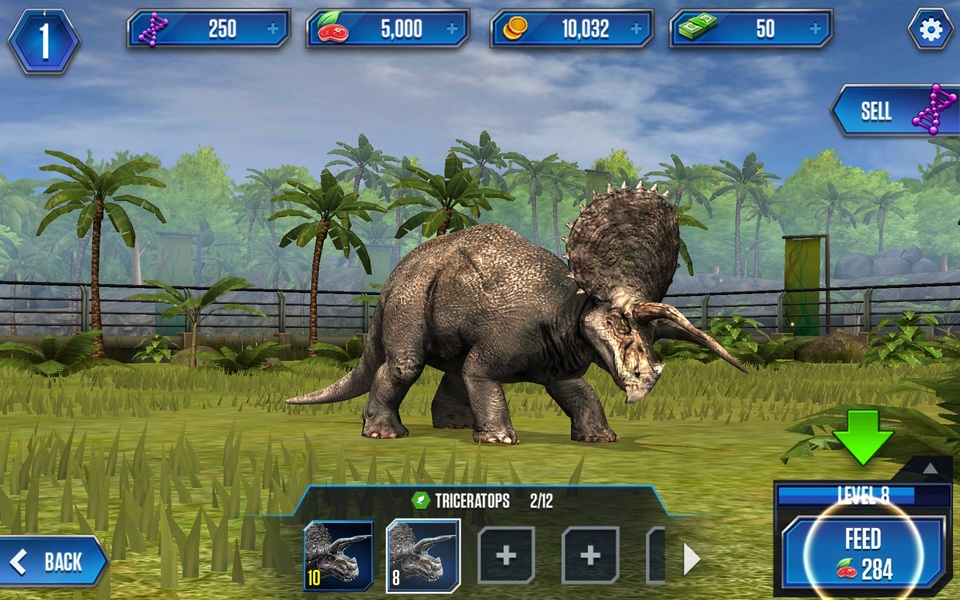This screenshot has width=960, height=600.
Task: Feed the Triceratops for 284 food
Action: coord(863,553)
